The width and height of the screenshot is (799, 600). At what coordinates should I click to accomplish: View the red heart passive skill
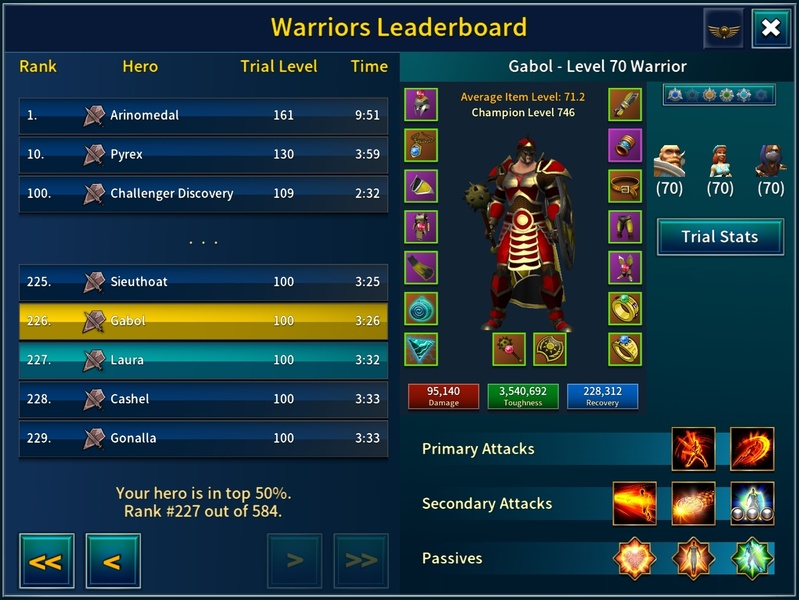point(636,558)
